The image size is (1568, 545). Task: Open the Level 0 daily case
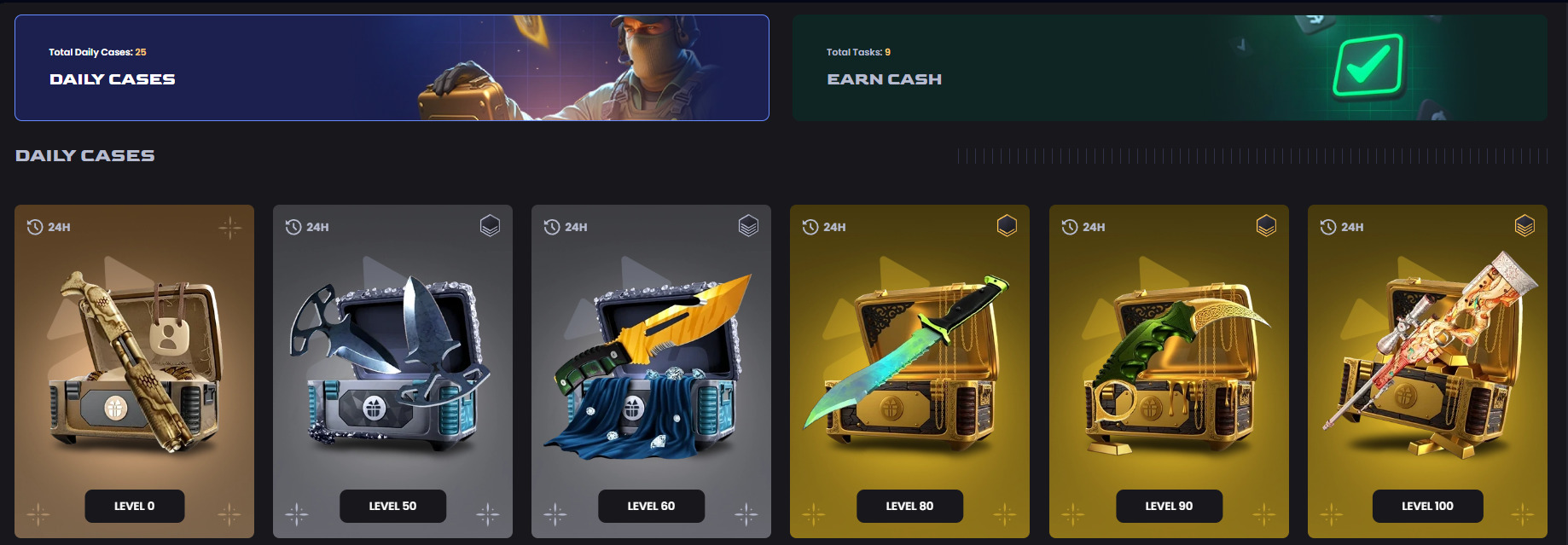135,506
